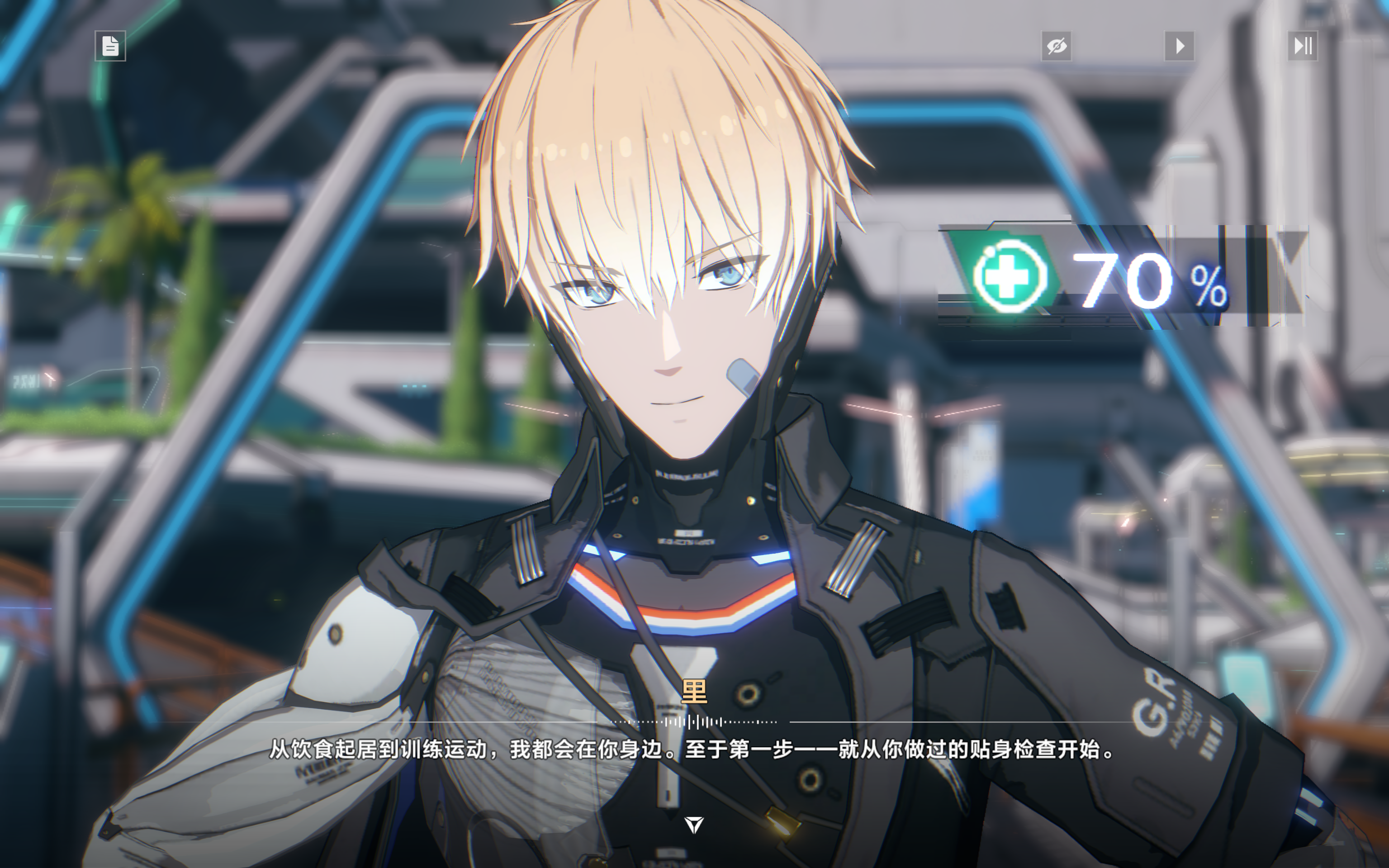Hide the dialogue interface with eye icon
The height and width of the screenshot is (868, 1389).
pyautogui.click(x=1056, y=46)
